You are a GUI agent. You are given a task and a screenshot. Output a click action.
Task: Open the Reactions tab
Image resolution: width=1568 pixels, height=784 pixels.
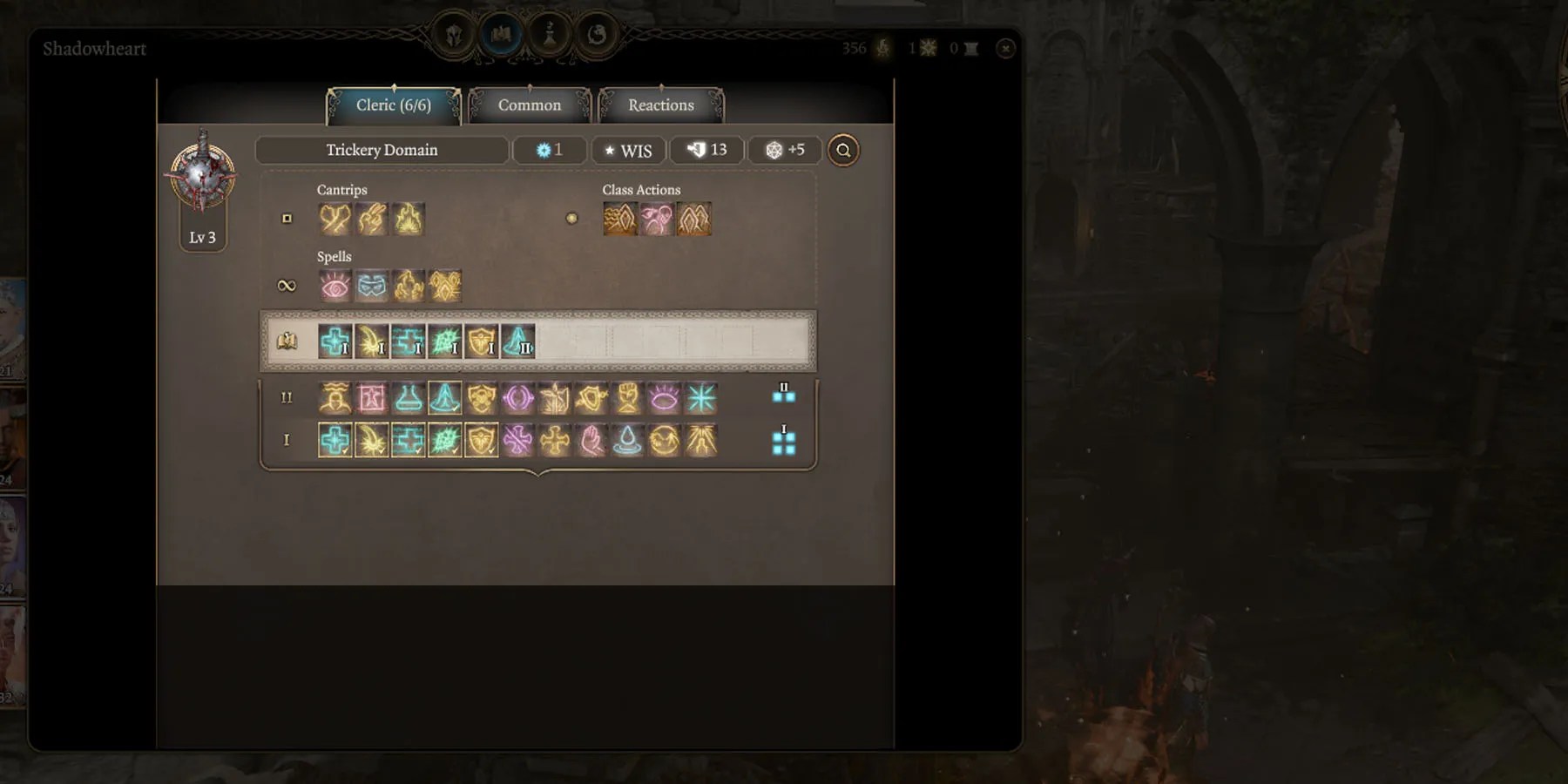(660, 105)
